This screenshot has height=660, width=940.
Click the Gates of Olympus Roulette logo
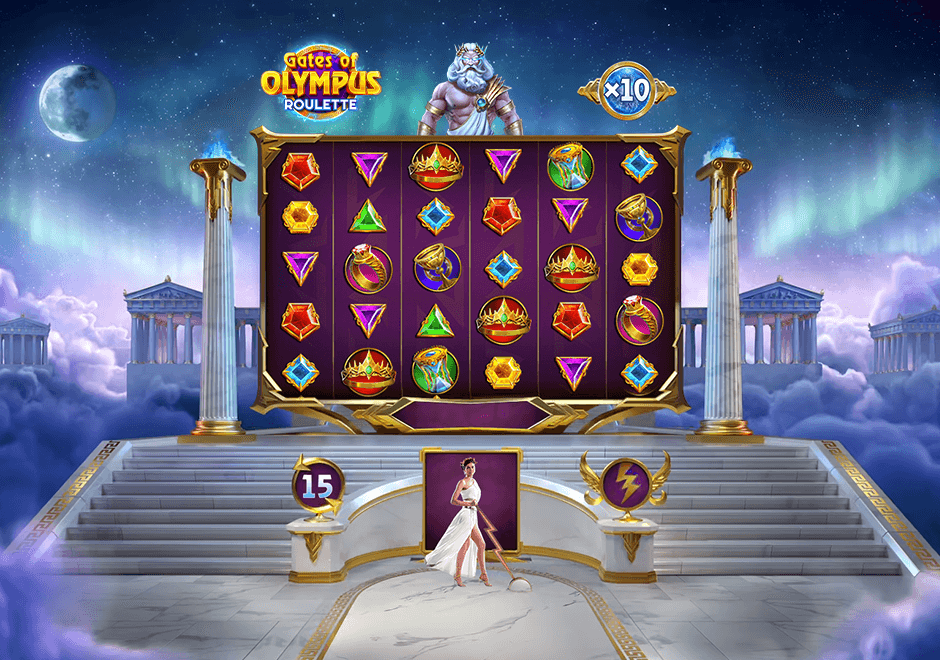pyautogui.click(x=321, y=78)
